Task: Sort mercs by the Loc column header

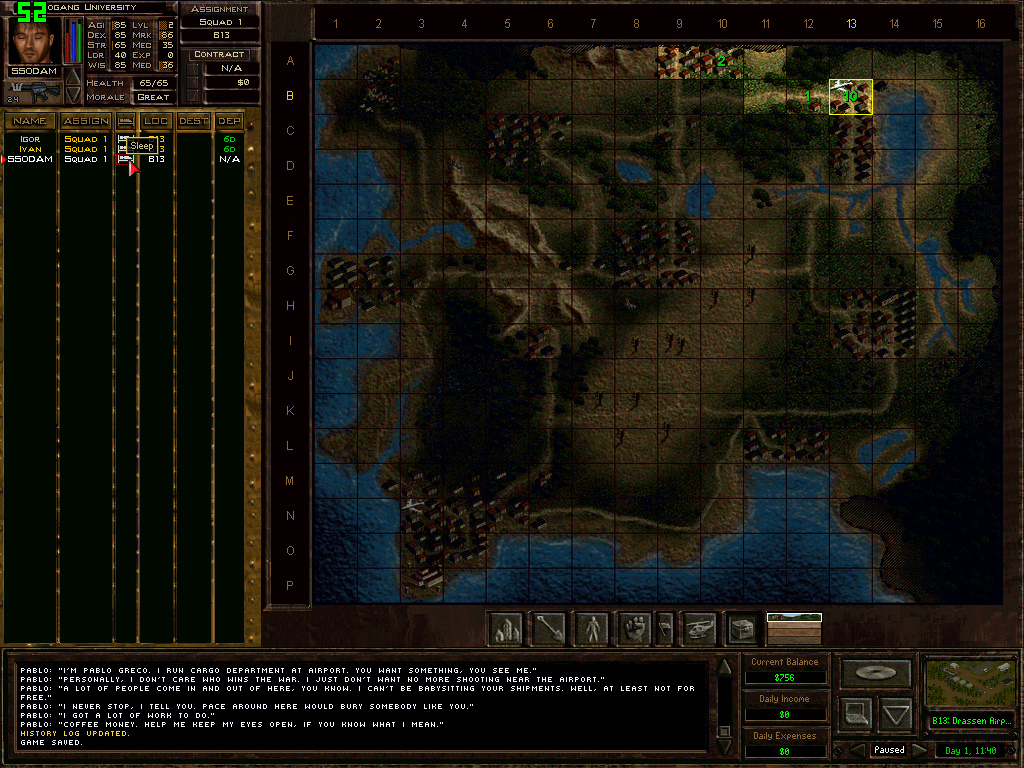Action: coord(156,121)
